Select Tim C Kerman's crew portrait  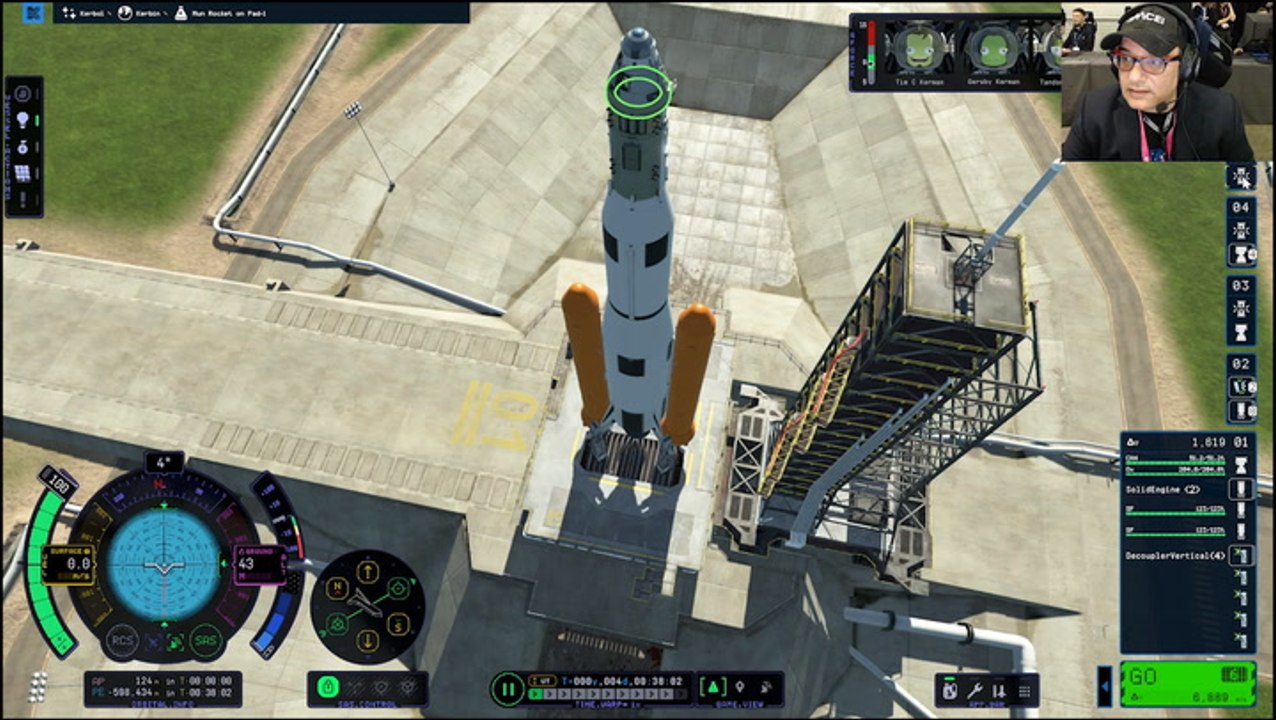click(x=918, y=49)
